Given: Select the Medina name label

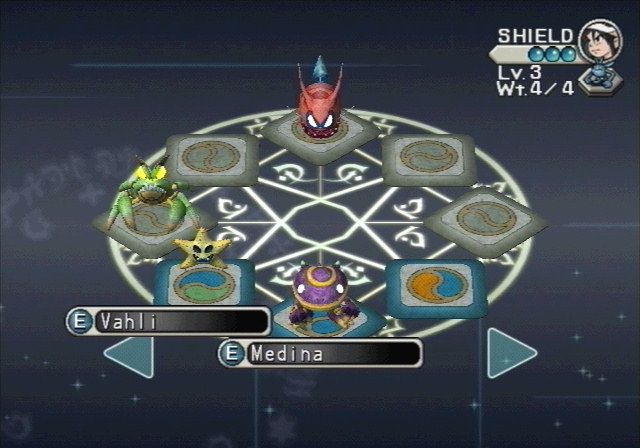Looking at the screenshot, I should pyautogui.click(x=320, y=353).
